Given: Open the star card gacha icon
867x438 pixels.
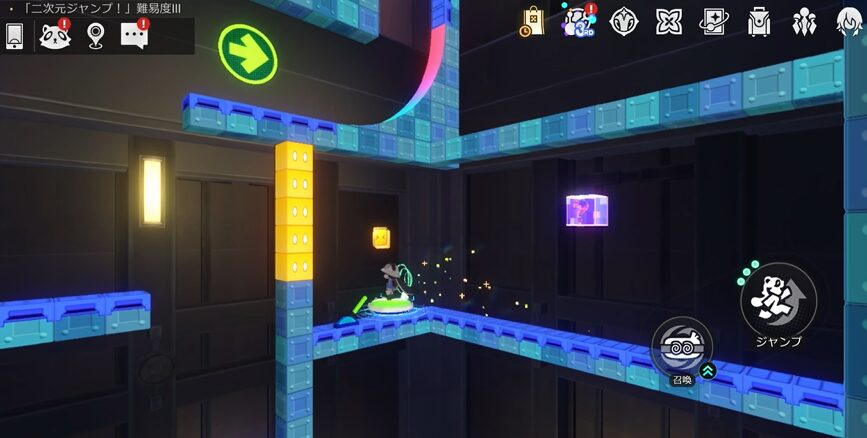Looking at the screenshot, I should pyautogui.click(x=714, y=21).
